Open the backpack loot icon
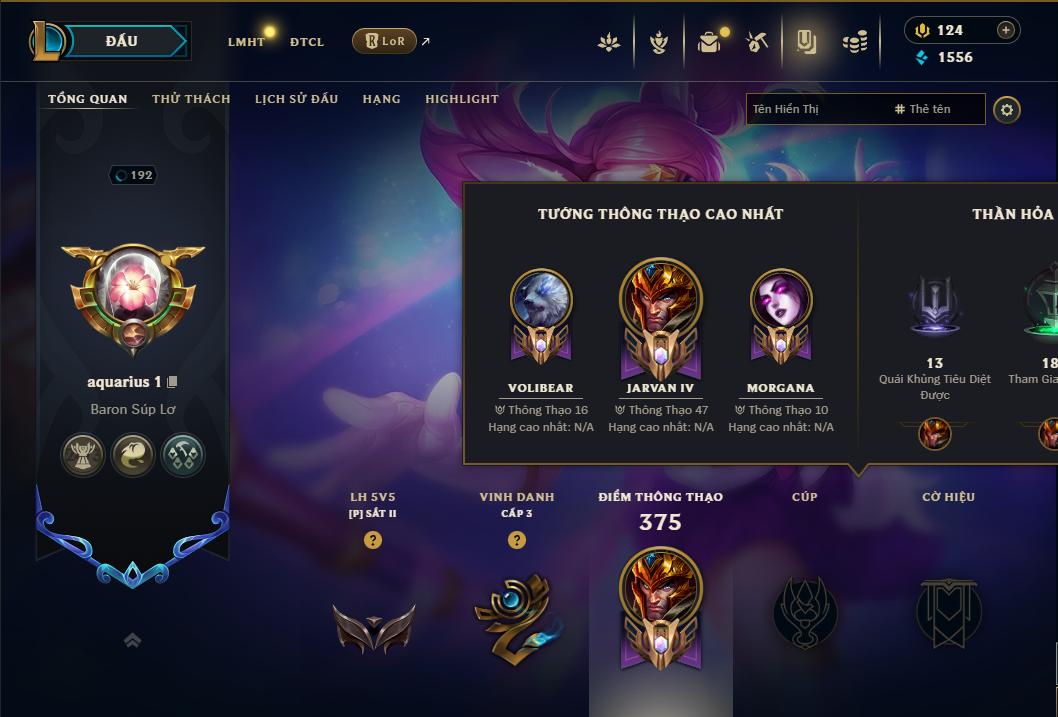The height and width of the screenshot is (717, 1058). pos(709,42)
